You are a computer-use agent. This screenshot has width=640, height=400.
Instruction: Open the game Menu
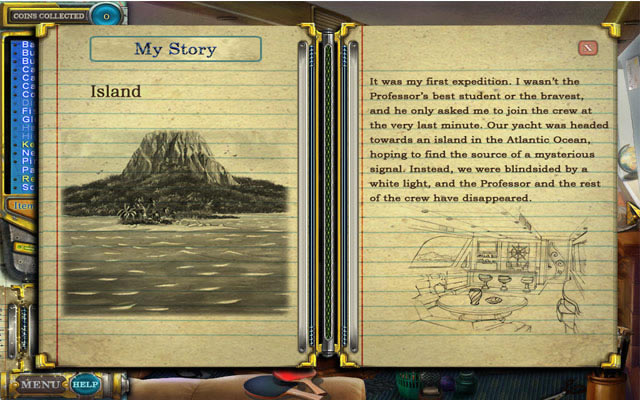click(x=41, y=383)
